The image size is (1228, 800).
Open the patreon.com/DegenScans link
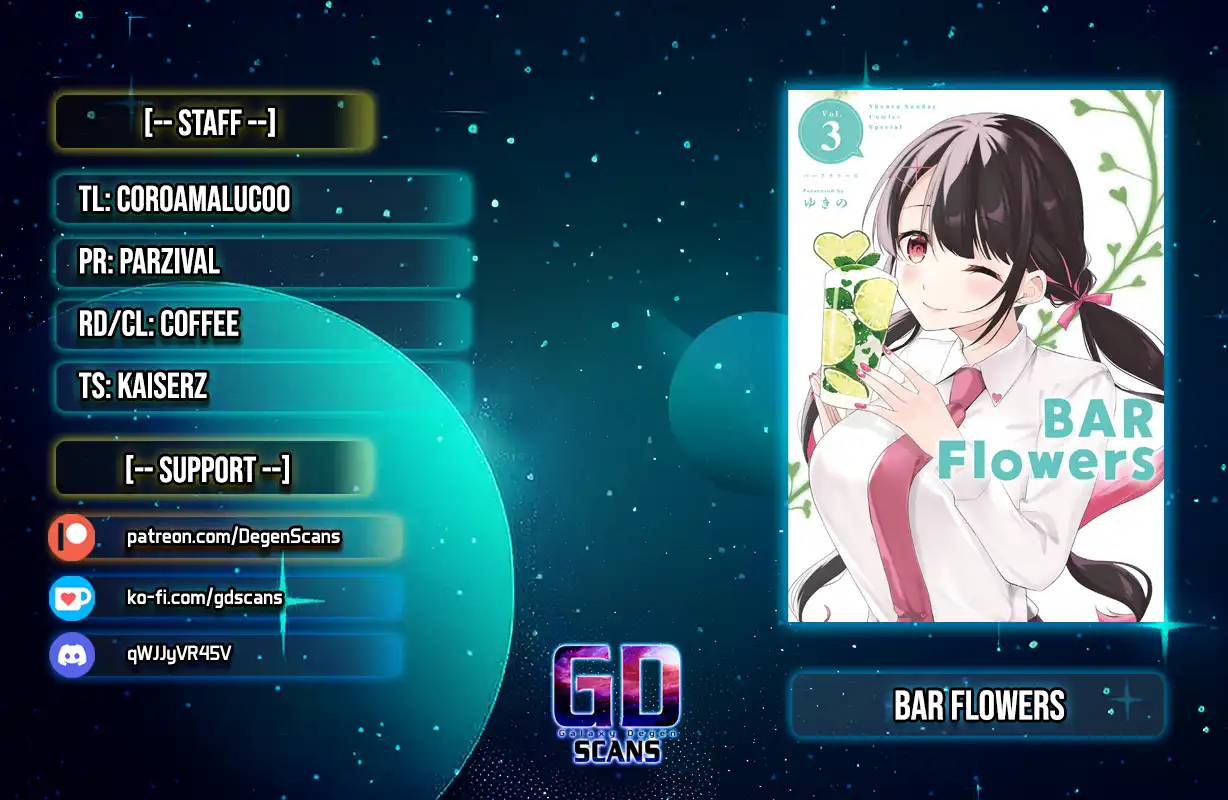tap(233, 538)
